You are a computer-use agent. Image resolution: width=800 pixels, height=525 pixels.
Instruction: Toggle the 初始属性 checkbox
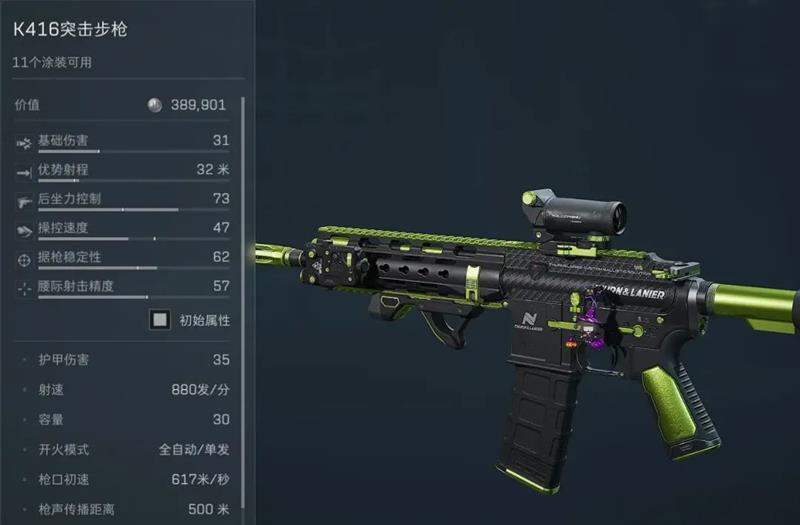click(x=159, y=320)
